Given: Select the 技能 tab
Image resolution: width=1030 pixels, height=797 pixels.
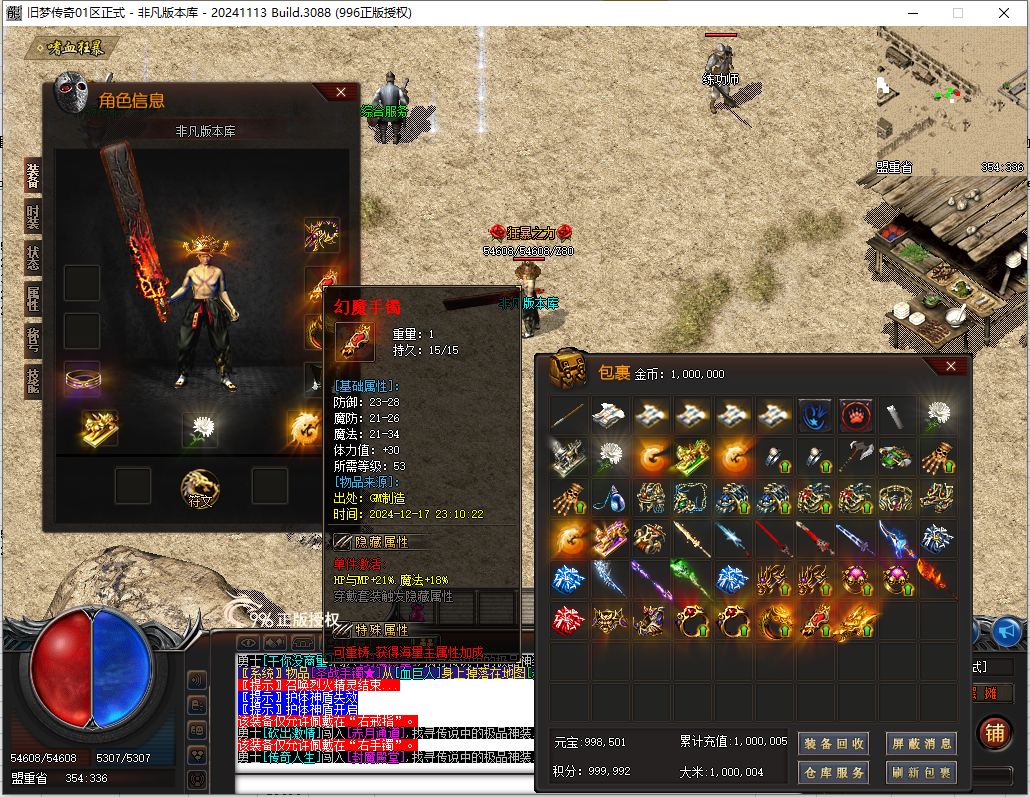Looking at the screenshot, I should 33,381.
